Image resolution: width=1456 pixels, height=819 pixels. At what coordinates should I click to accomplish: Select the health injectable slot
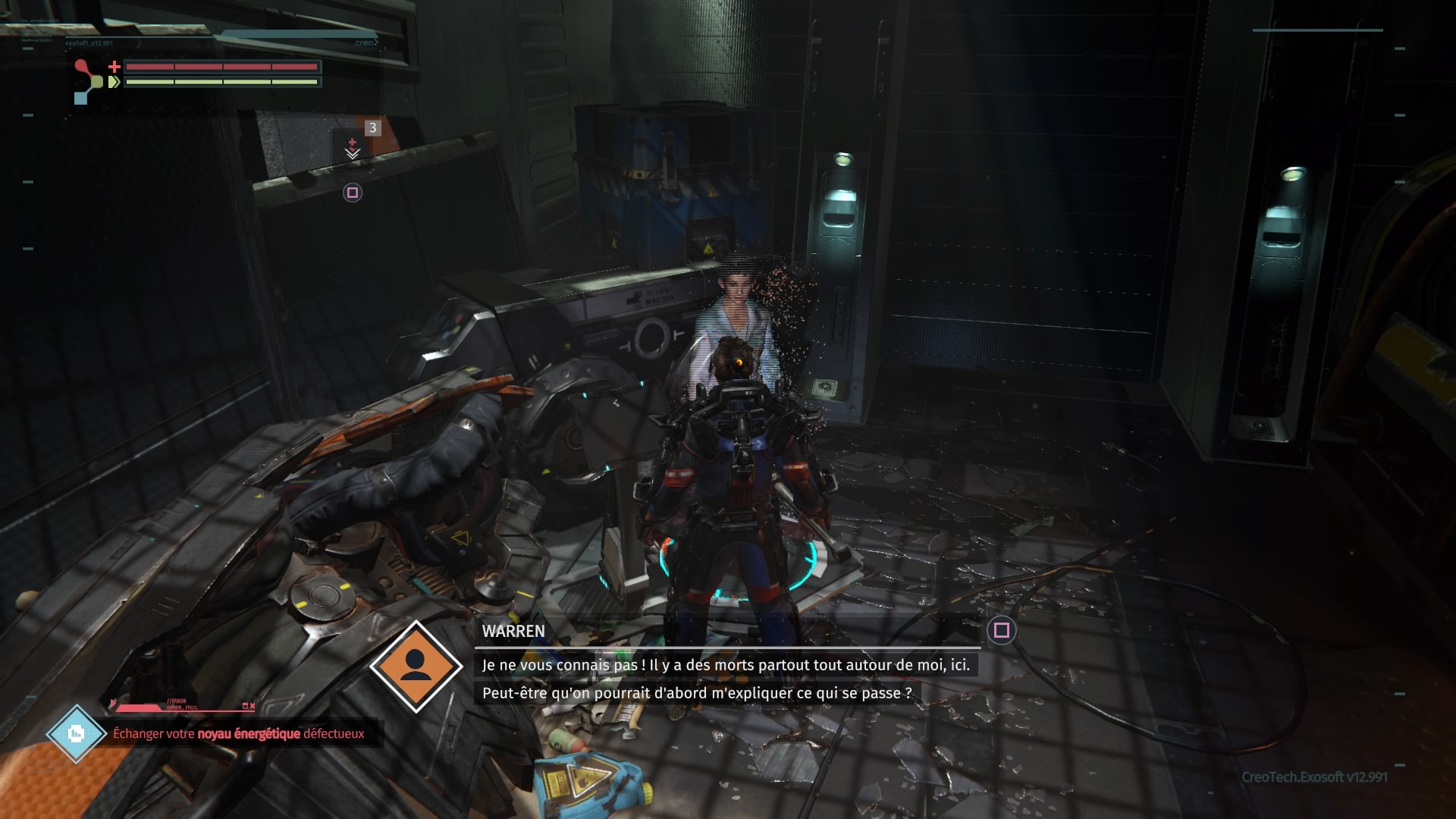pyautogui.click(x=353, y=146)
